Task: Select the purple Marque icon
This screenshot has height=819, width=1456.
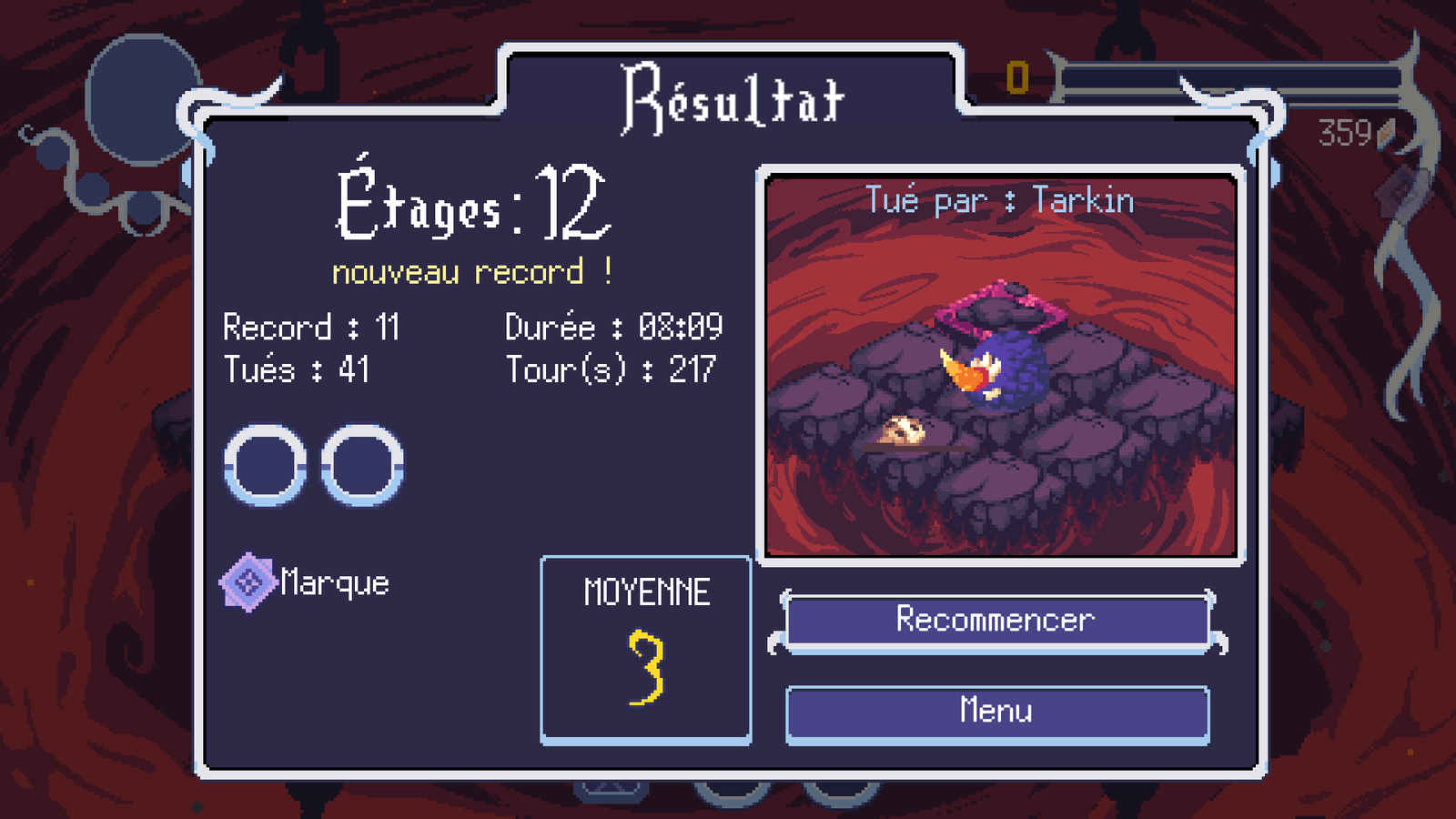Action: click(x=248, y=582)
